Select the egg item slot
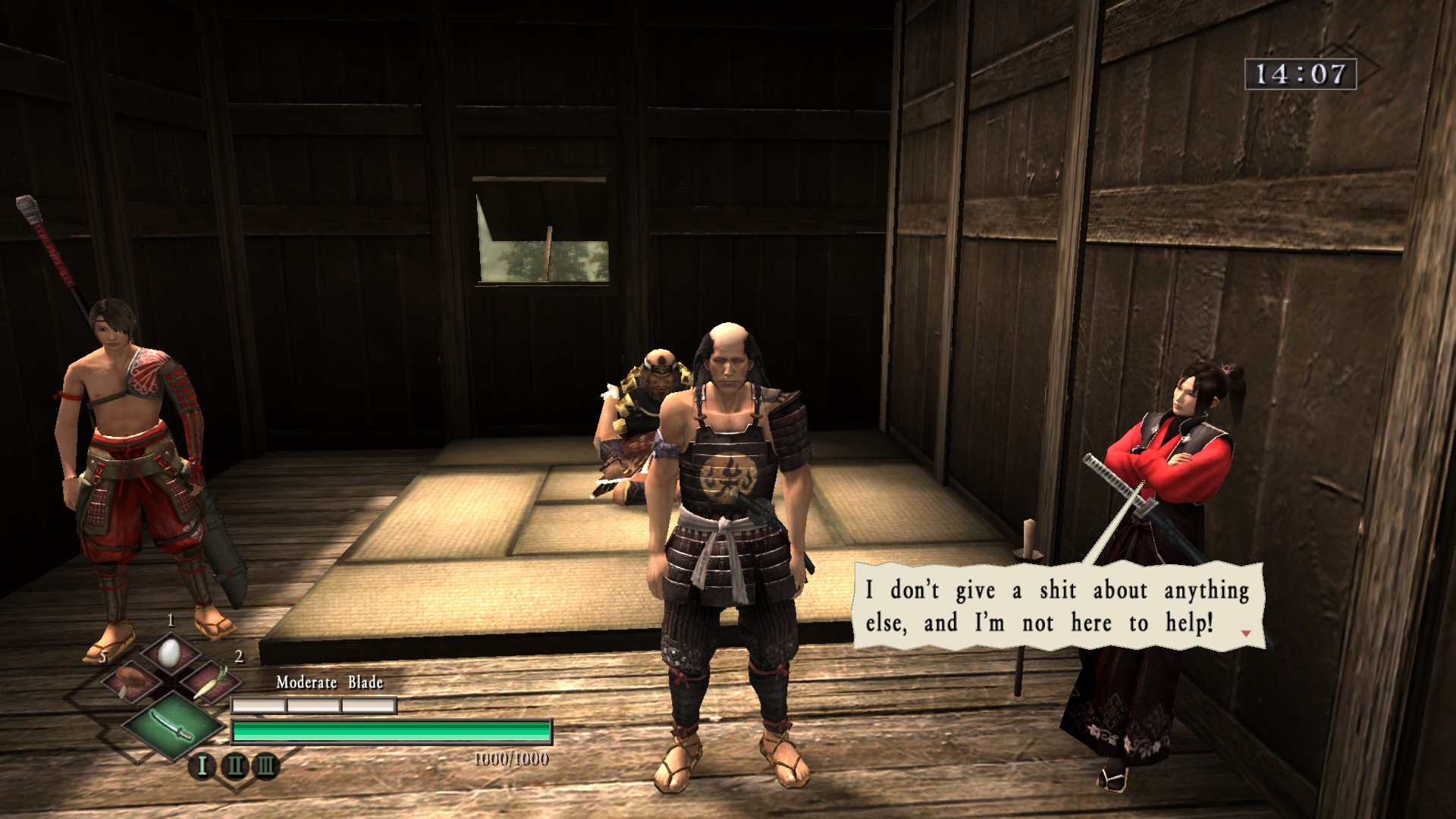 [x=171, y=651]
